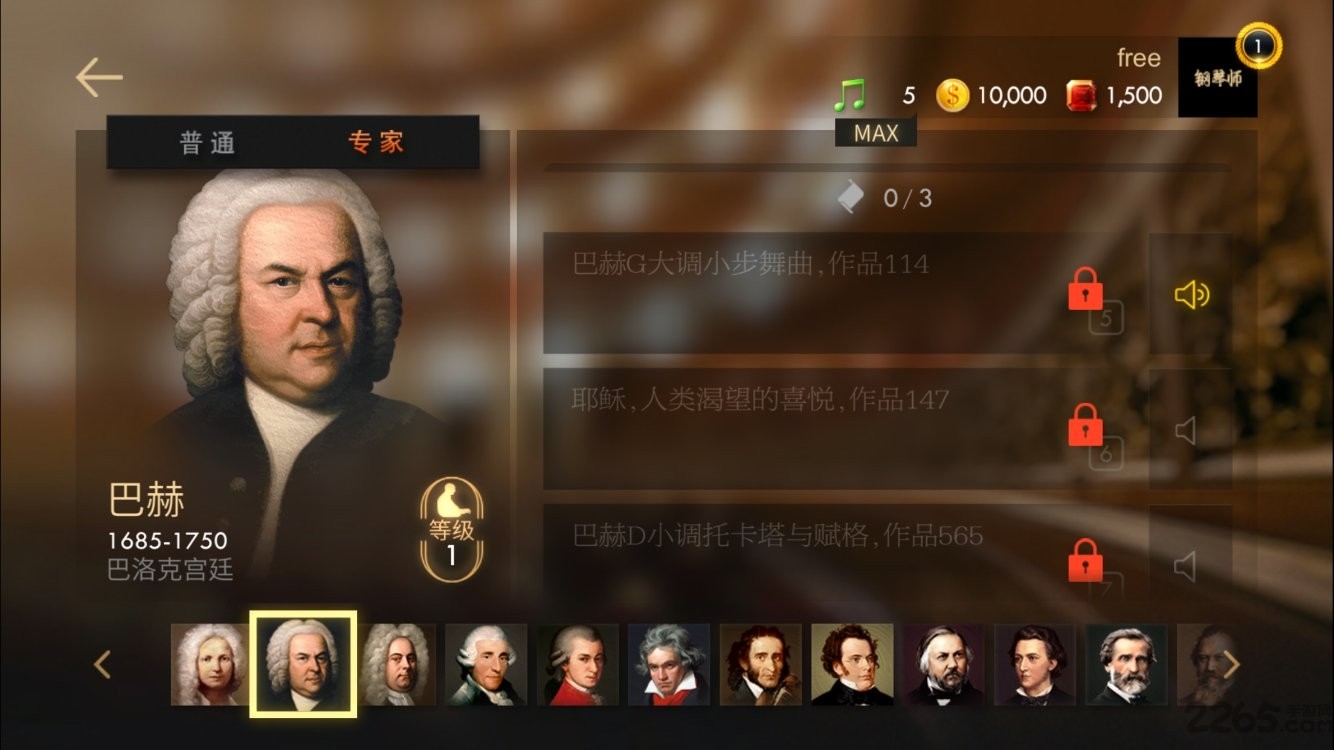The image size is (1334, 750).
Task: Open the gold coin currency shop
Action: tap(953, 96)
